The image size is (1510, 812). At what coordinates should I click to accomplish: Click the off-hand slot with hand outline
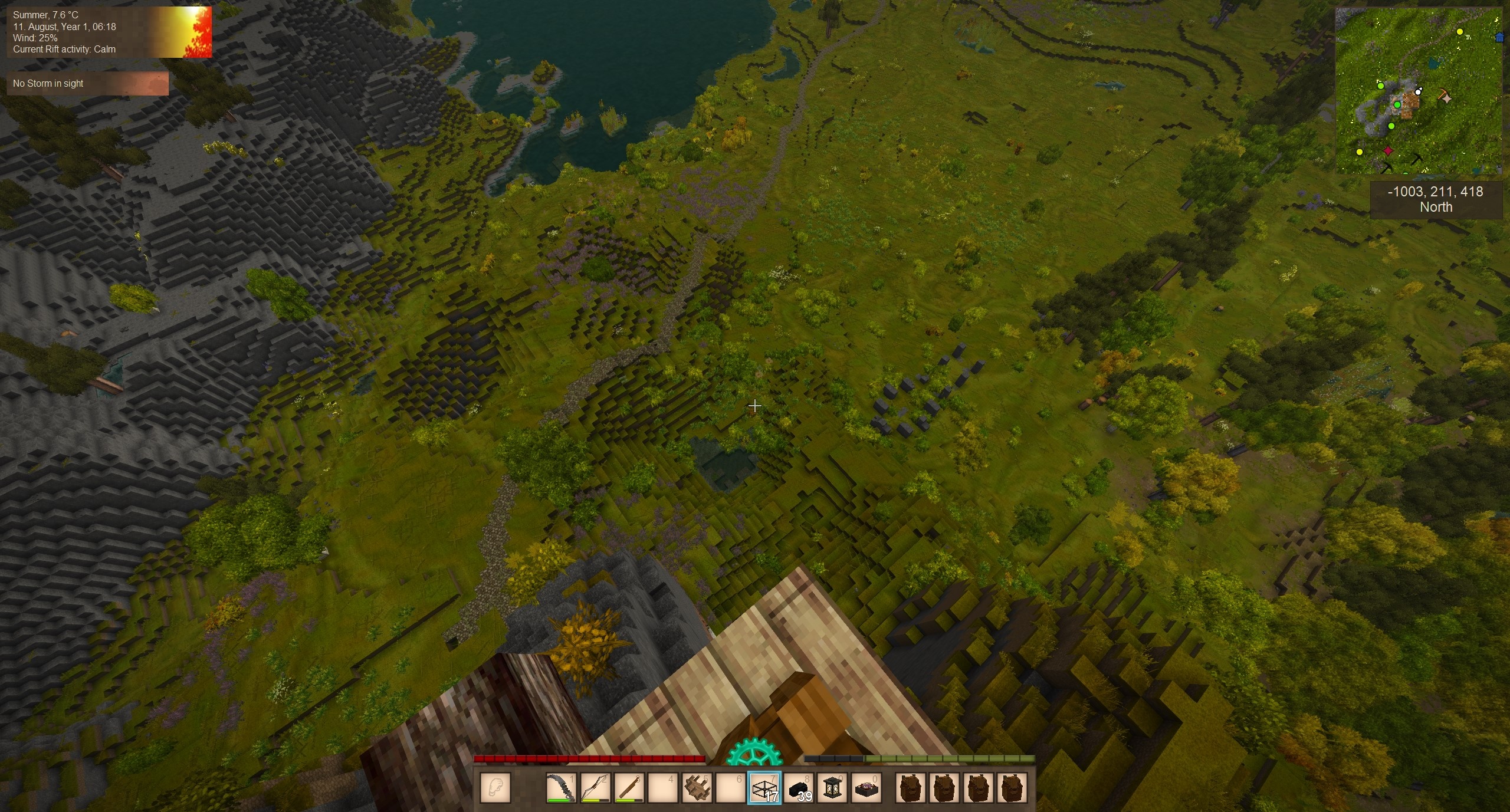[495, 788]
